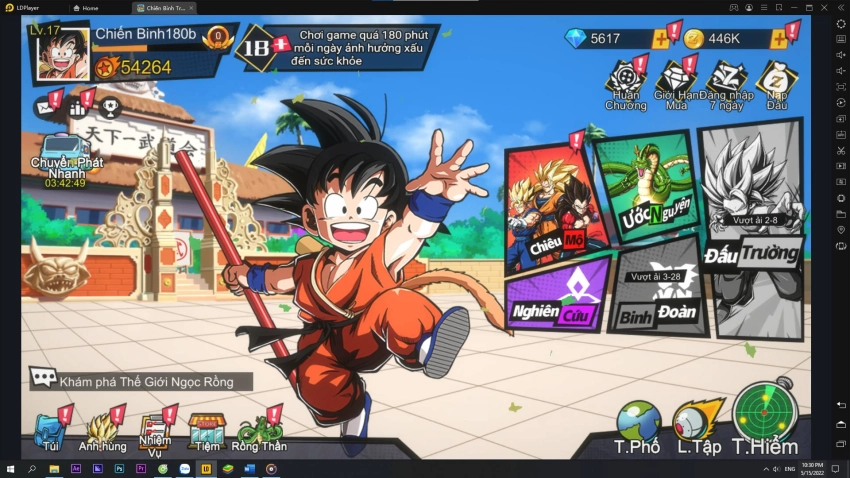Open the Túi bag menu

(x=50, y=430)
